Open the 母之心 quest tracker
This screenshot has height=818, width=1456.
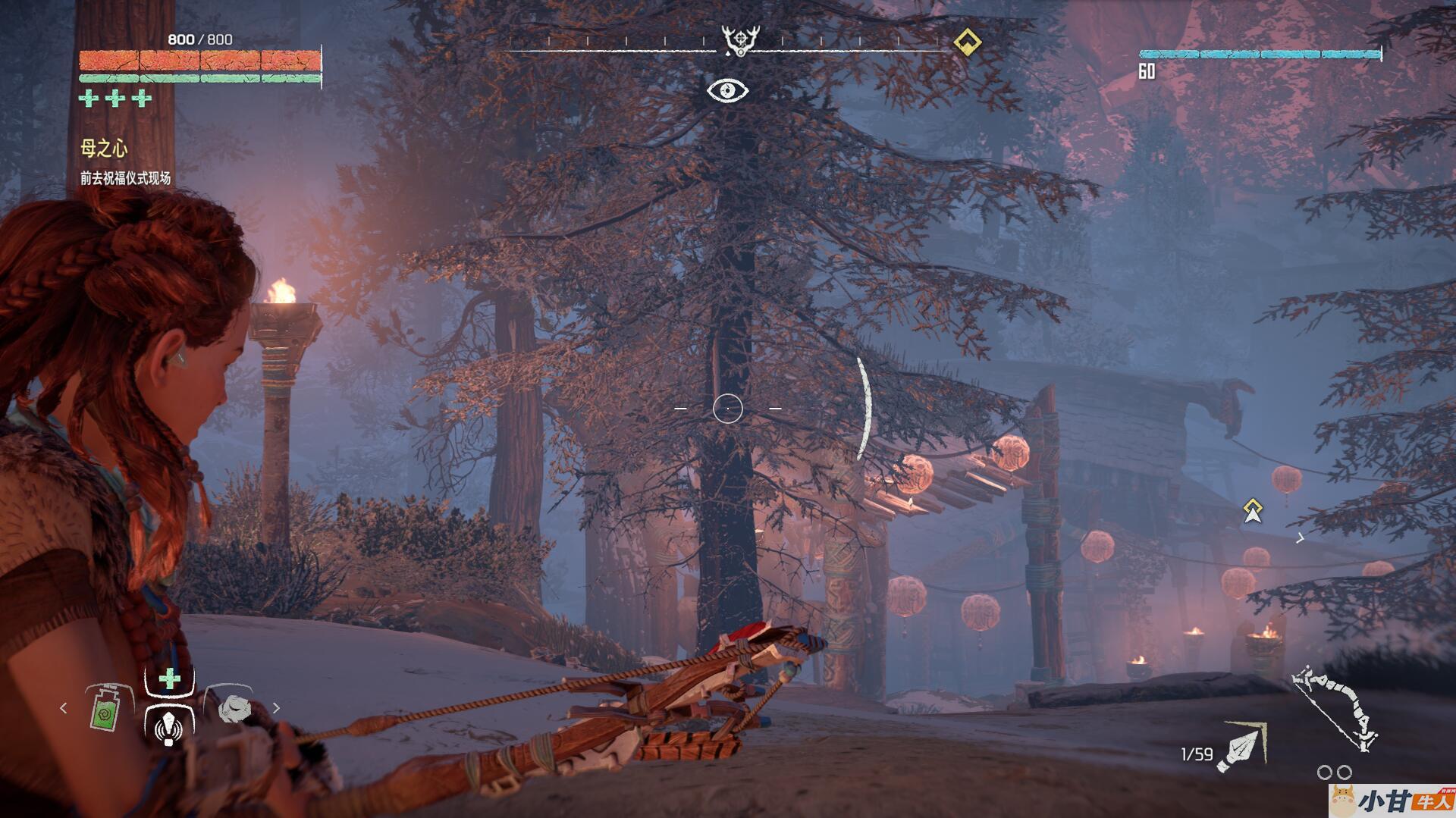click(x=104, y=149)
